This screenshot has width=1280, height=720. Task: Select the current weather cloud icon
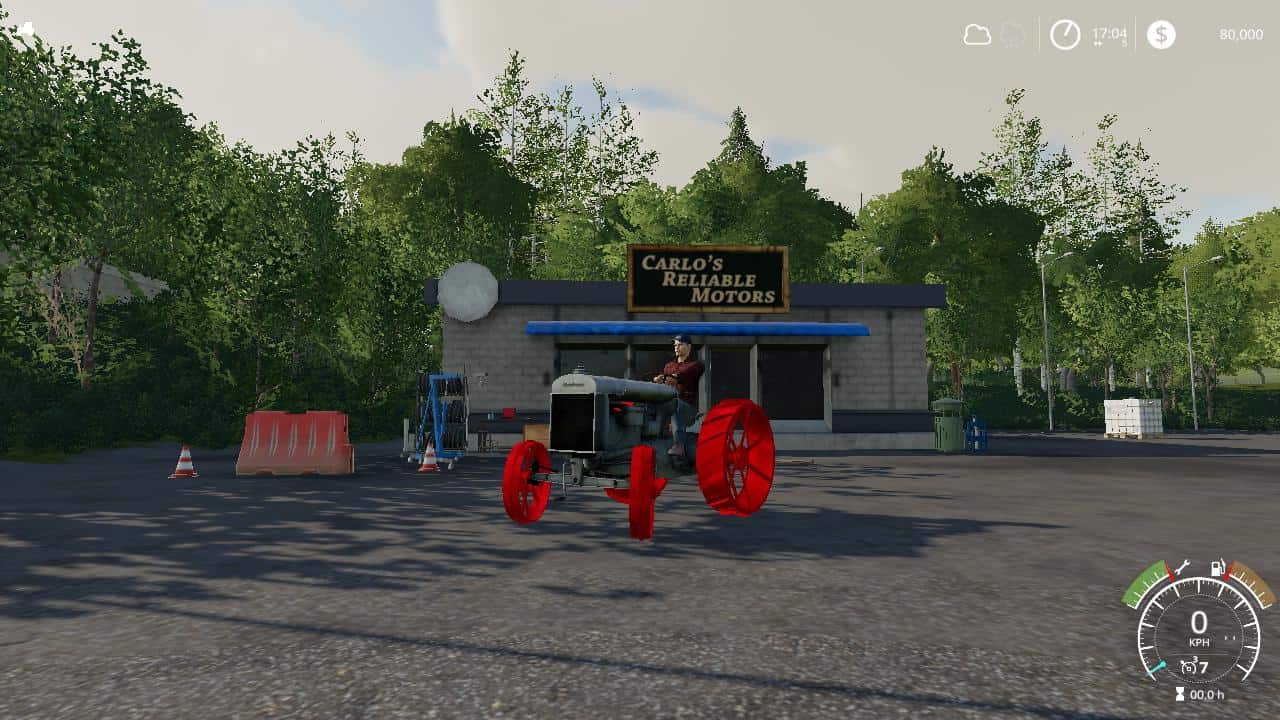coord(975,33)
